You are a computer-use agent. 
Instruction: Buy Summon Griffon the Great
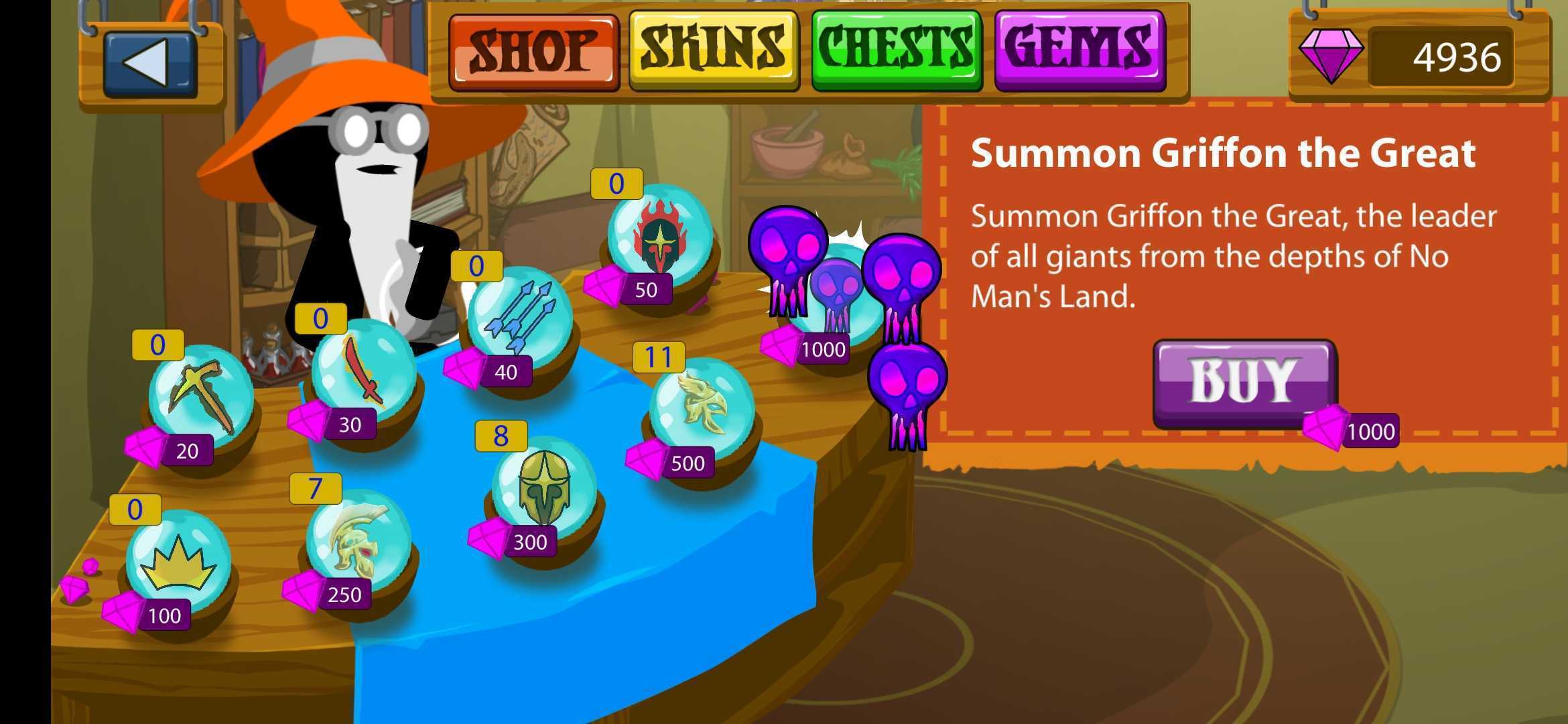pos(1244,382)
